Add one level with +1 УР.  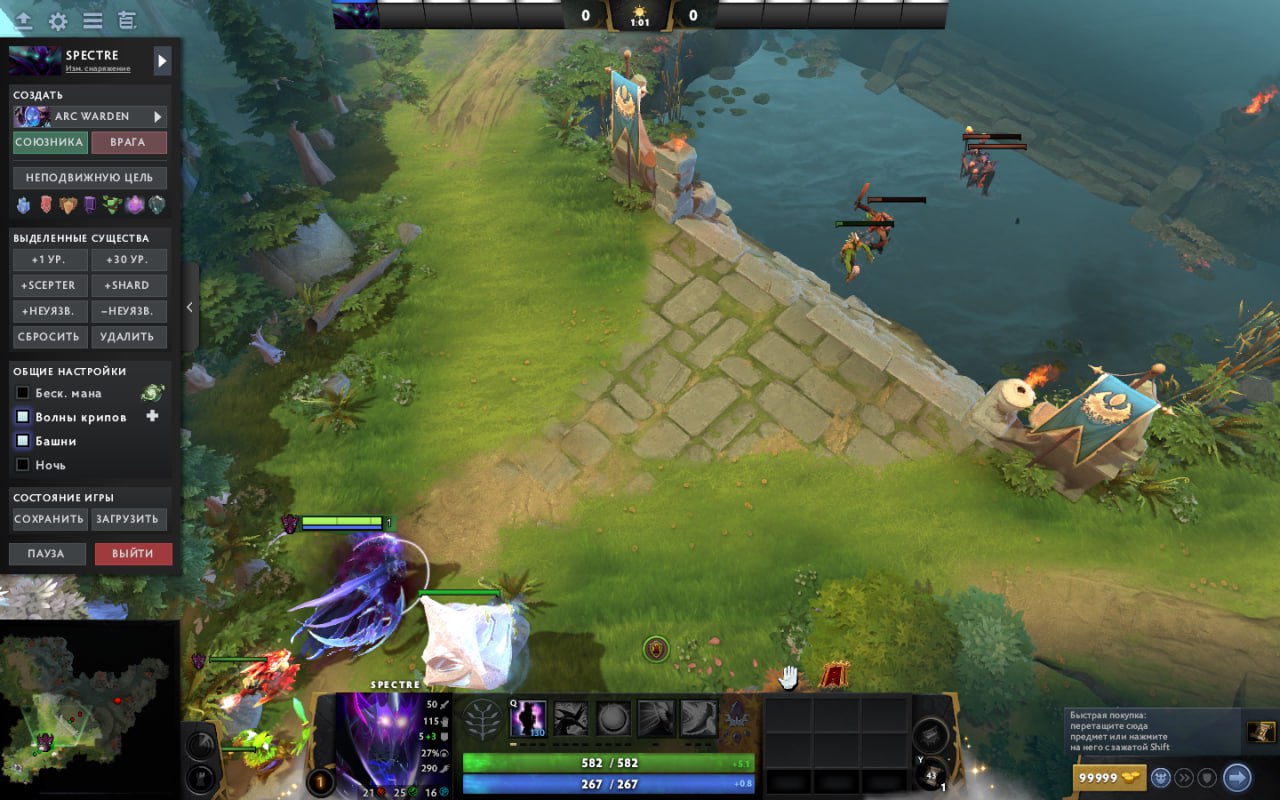click(x=50, y=260)
